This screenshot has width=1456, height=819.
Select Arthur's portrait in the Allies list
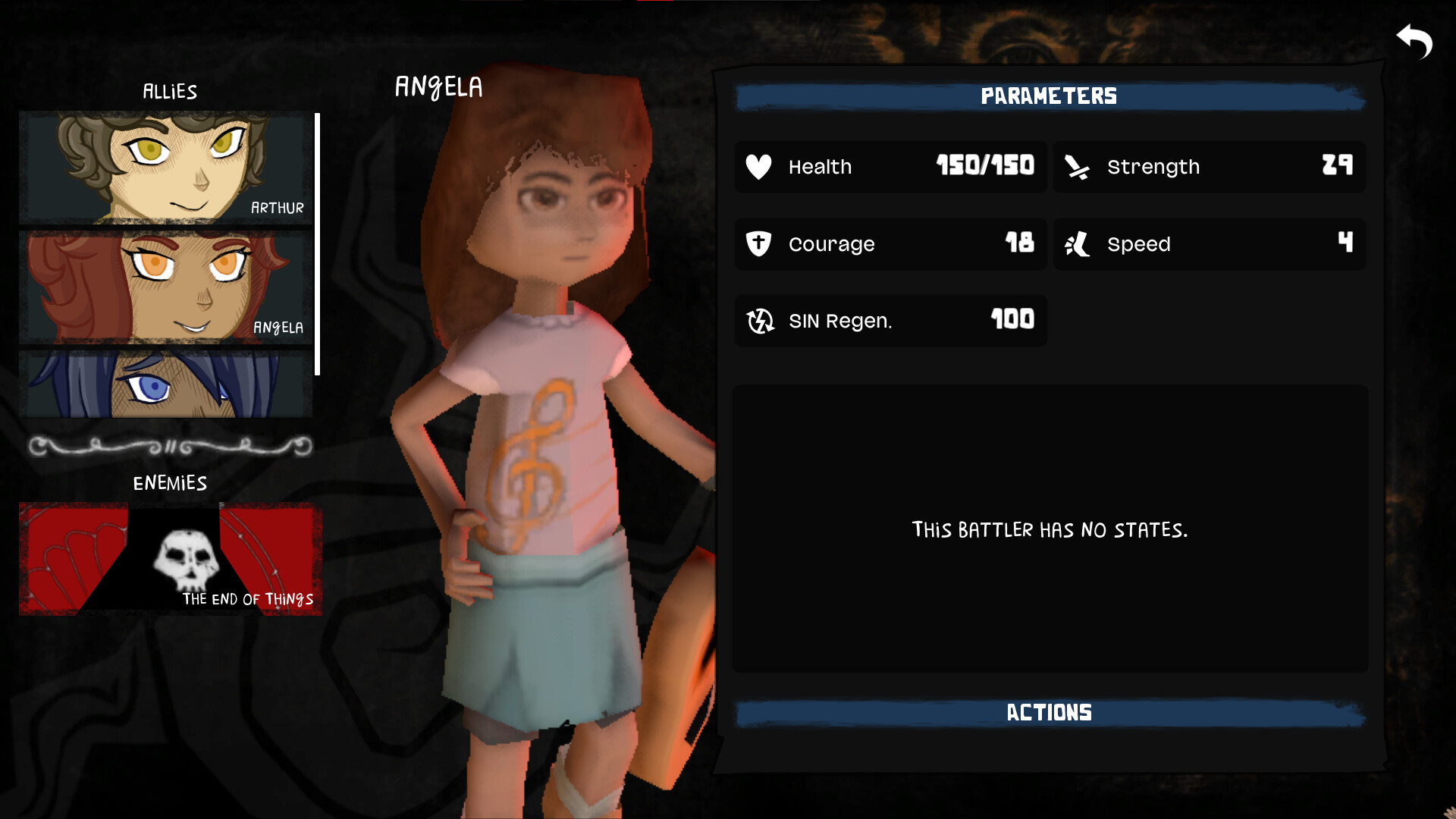pos(164,168)
